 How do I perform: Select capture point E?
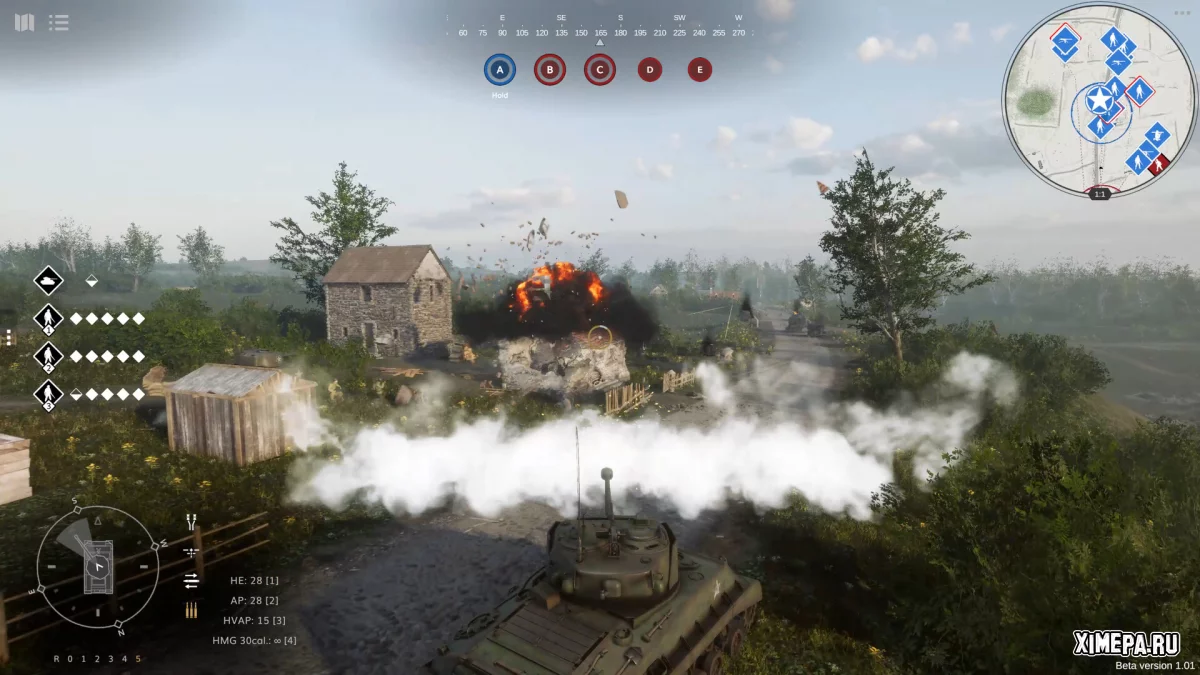click(x=700, y=70)
